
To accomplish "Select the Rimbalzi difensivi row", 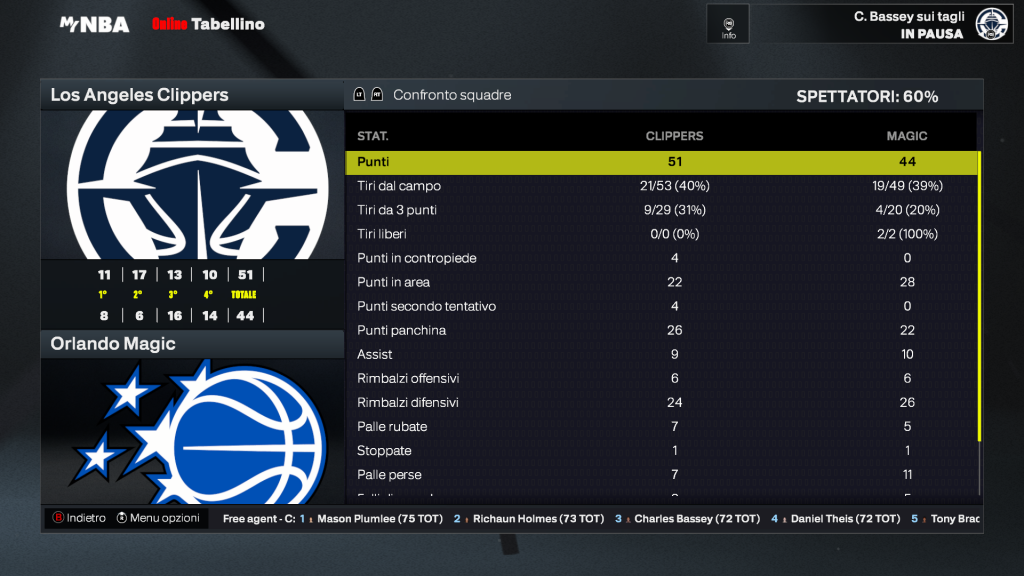I will click(660, 402).
